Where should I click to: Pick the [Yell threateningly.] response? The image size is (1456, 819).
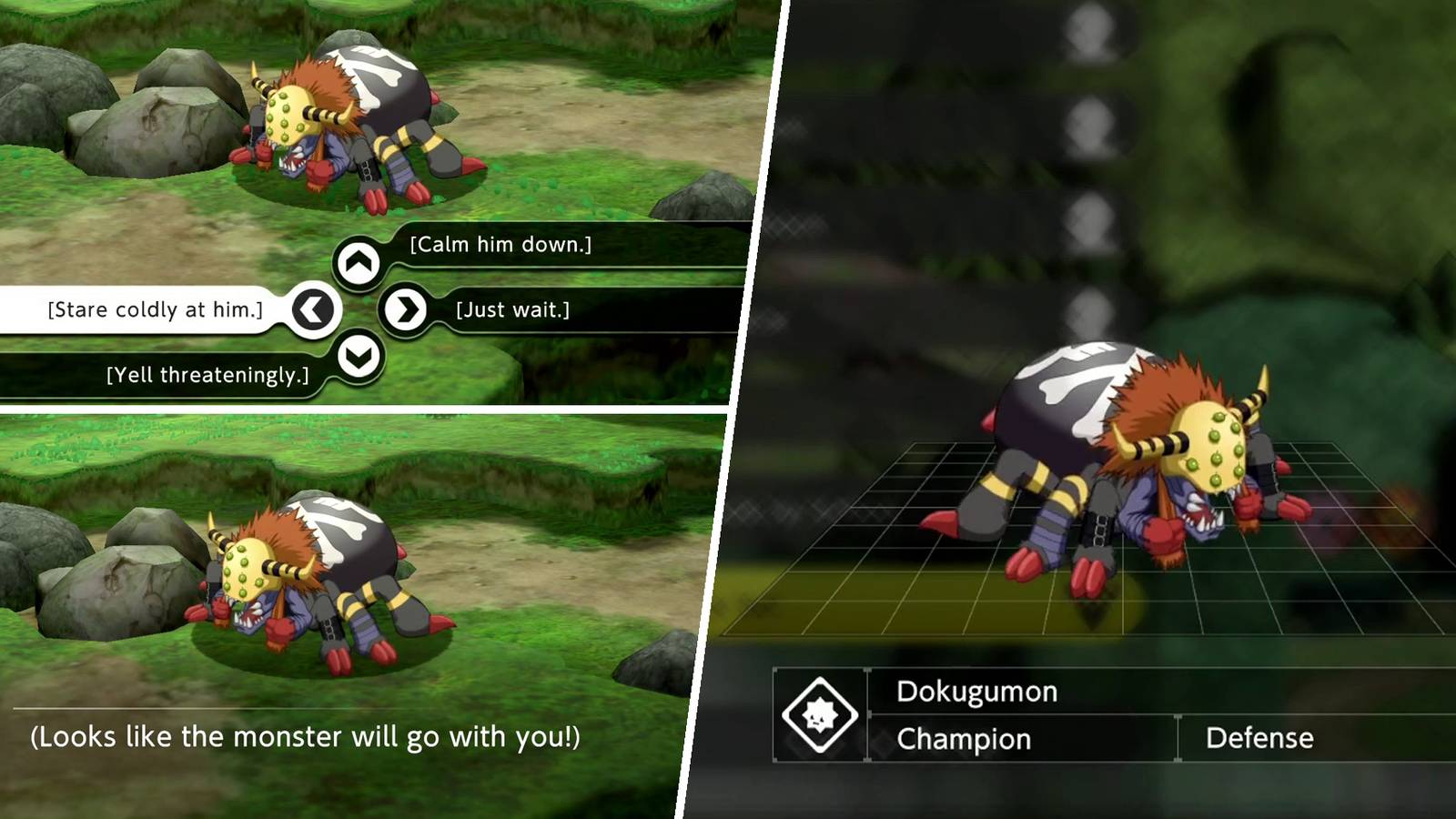[209, 372]
